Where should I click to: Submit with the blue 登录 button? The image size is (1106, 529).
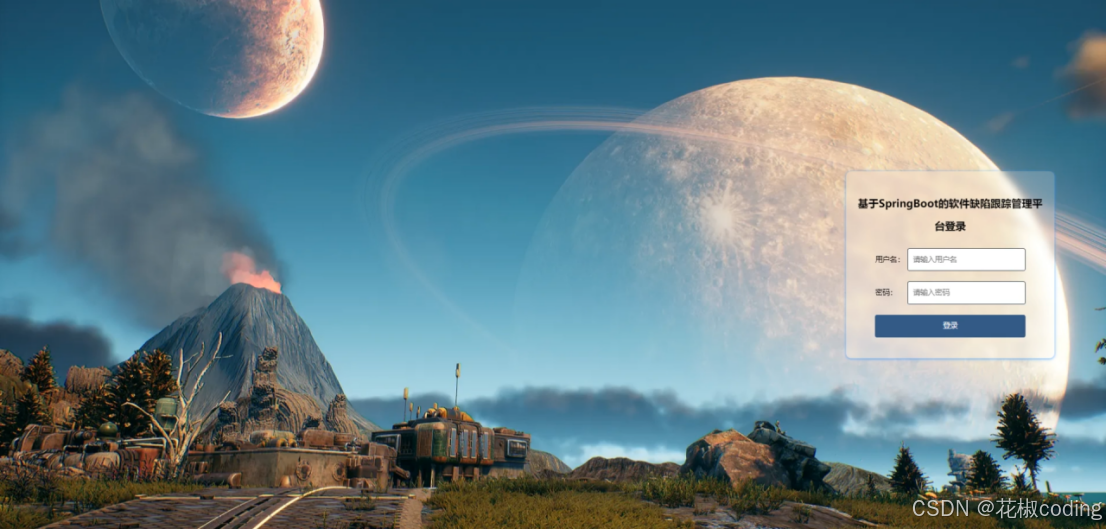(949, 326)
